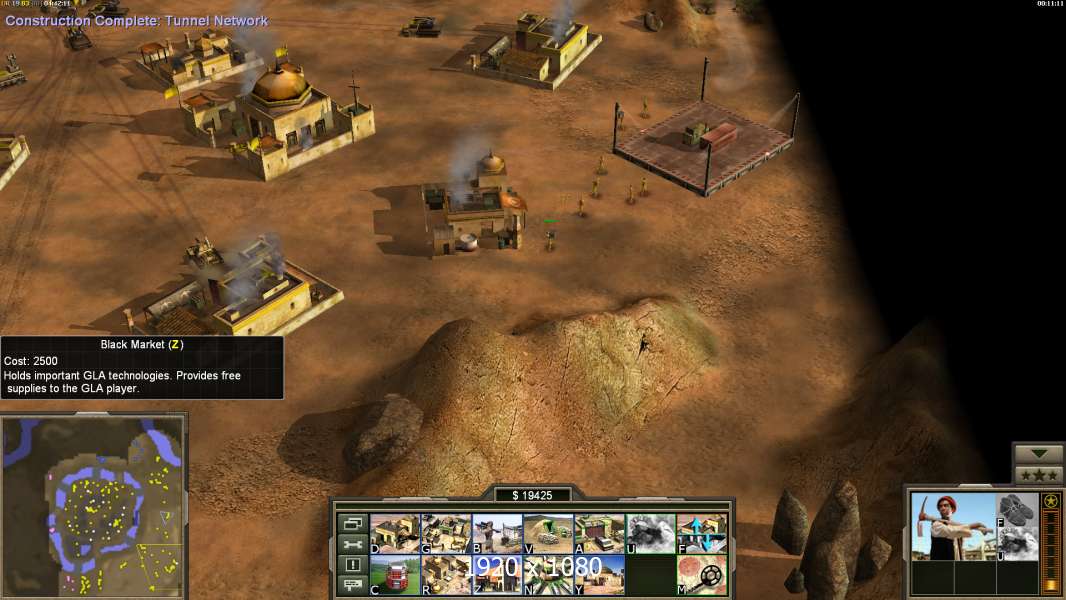
Task: Choose the build icon marked R
Action: click(x=446, y=574)
